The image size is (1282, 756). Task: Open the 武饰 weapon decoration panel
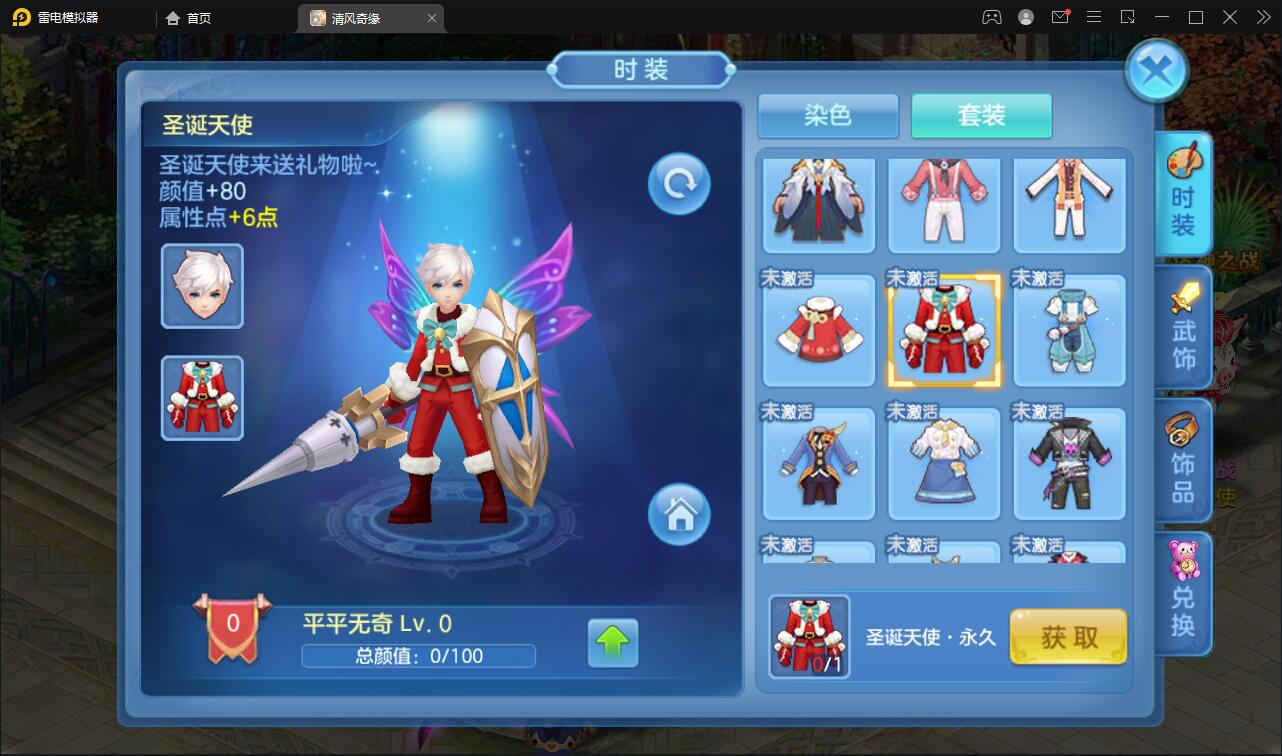point(1183,330)
